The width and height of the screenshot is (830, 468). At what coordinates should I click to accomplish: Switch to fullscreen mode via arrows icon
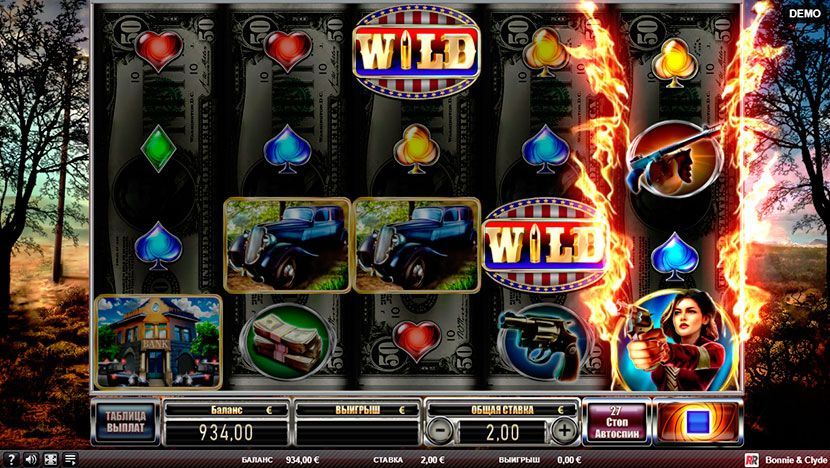(x=50, y=459)
